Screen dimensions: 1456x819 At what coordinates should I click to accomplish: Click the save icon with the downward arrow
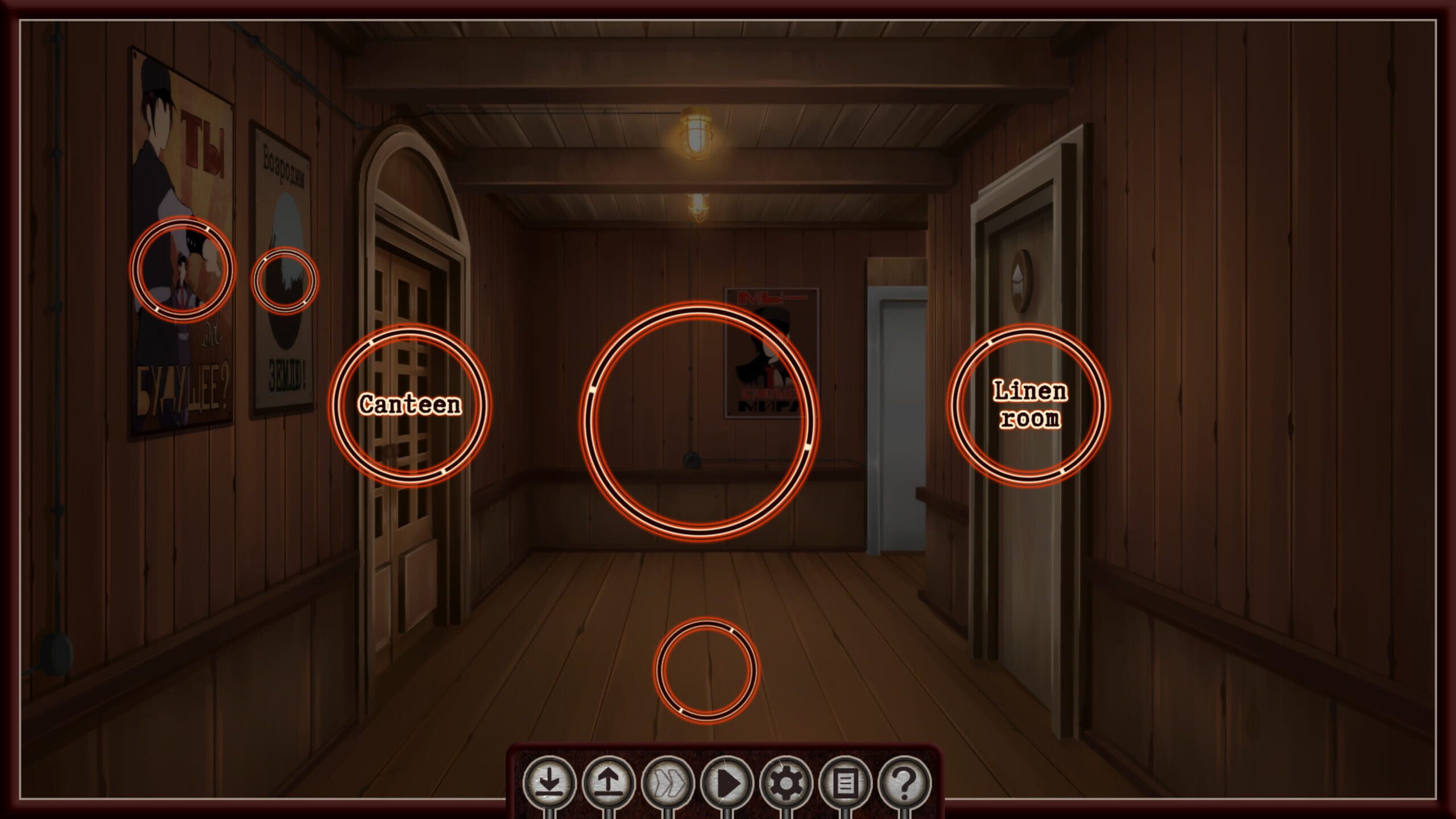(549, 784)
